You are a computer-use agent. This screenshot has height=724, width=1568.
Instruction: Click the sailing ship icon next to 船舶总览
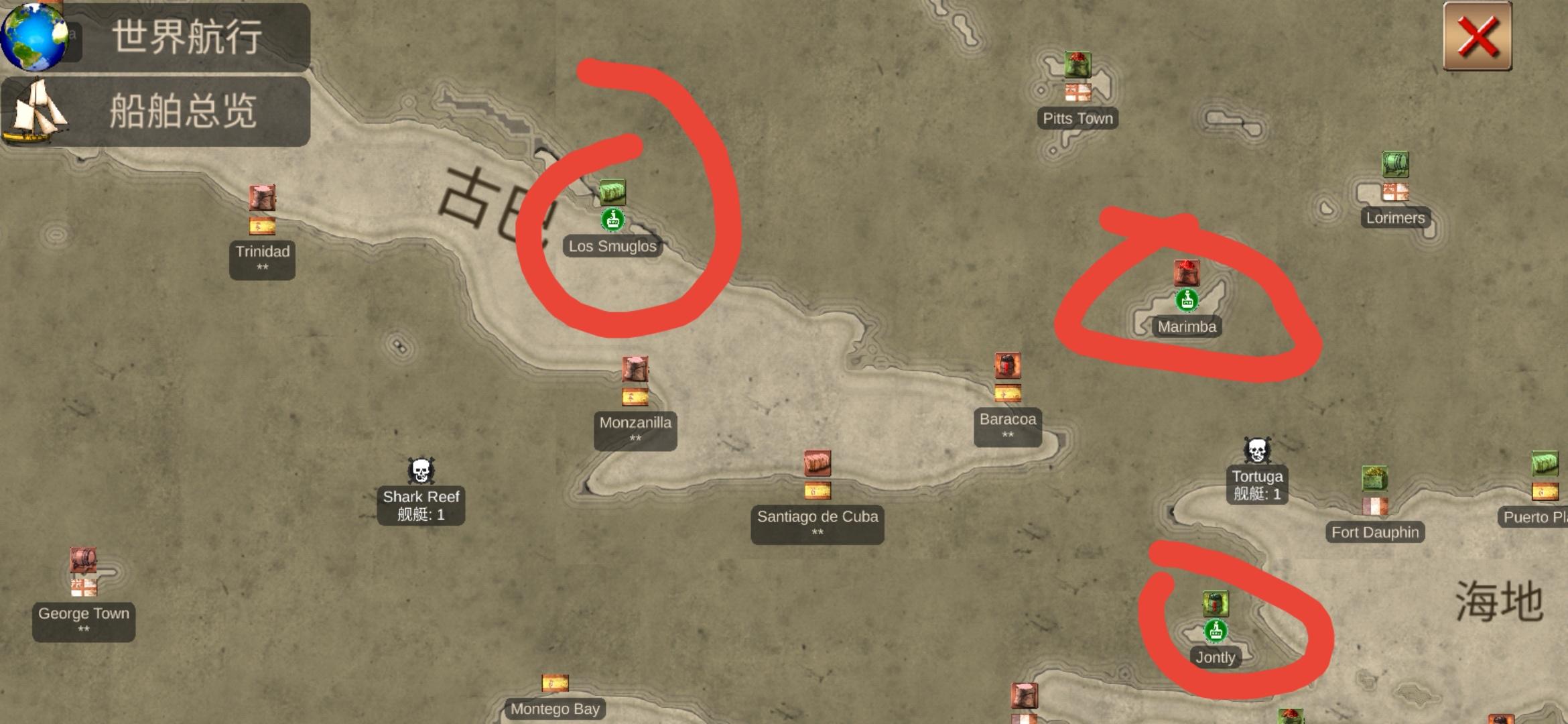tap(37, 111)
